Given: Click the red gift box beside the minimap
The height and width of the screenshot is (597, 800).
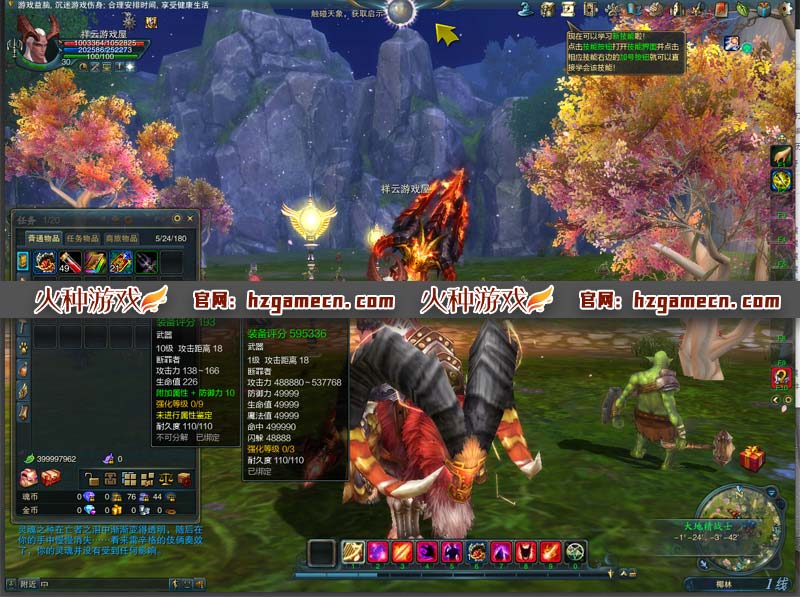Looking at the screenshot, I should pos(752,458).
